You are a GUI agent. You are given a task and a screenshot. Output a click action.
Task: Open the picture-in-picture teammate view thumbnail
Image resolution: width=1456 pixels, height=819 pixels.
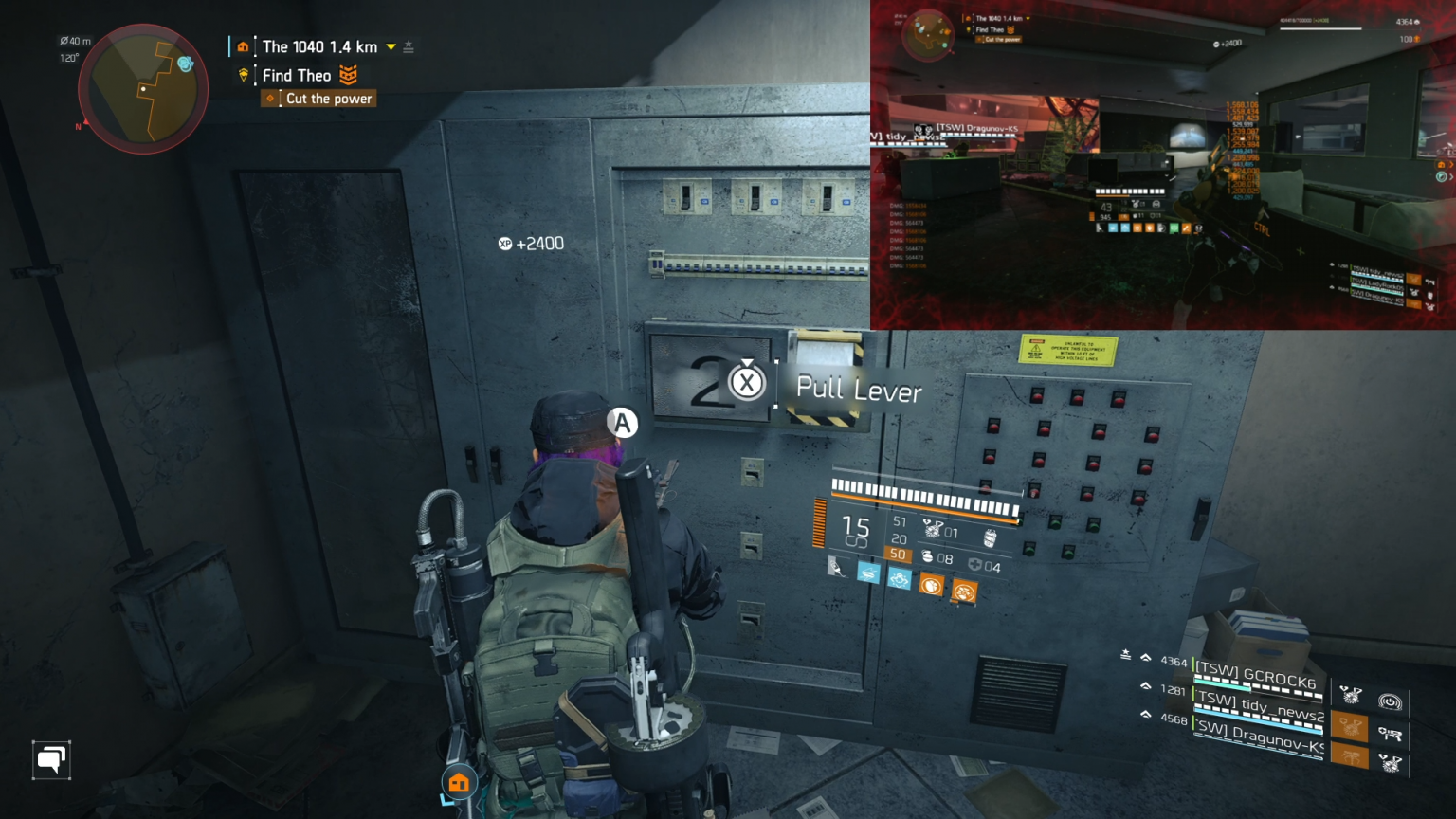pos(1162,165)
